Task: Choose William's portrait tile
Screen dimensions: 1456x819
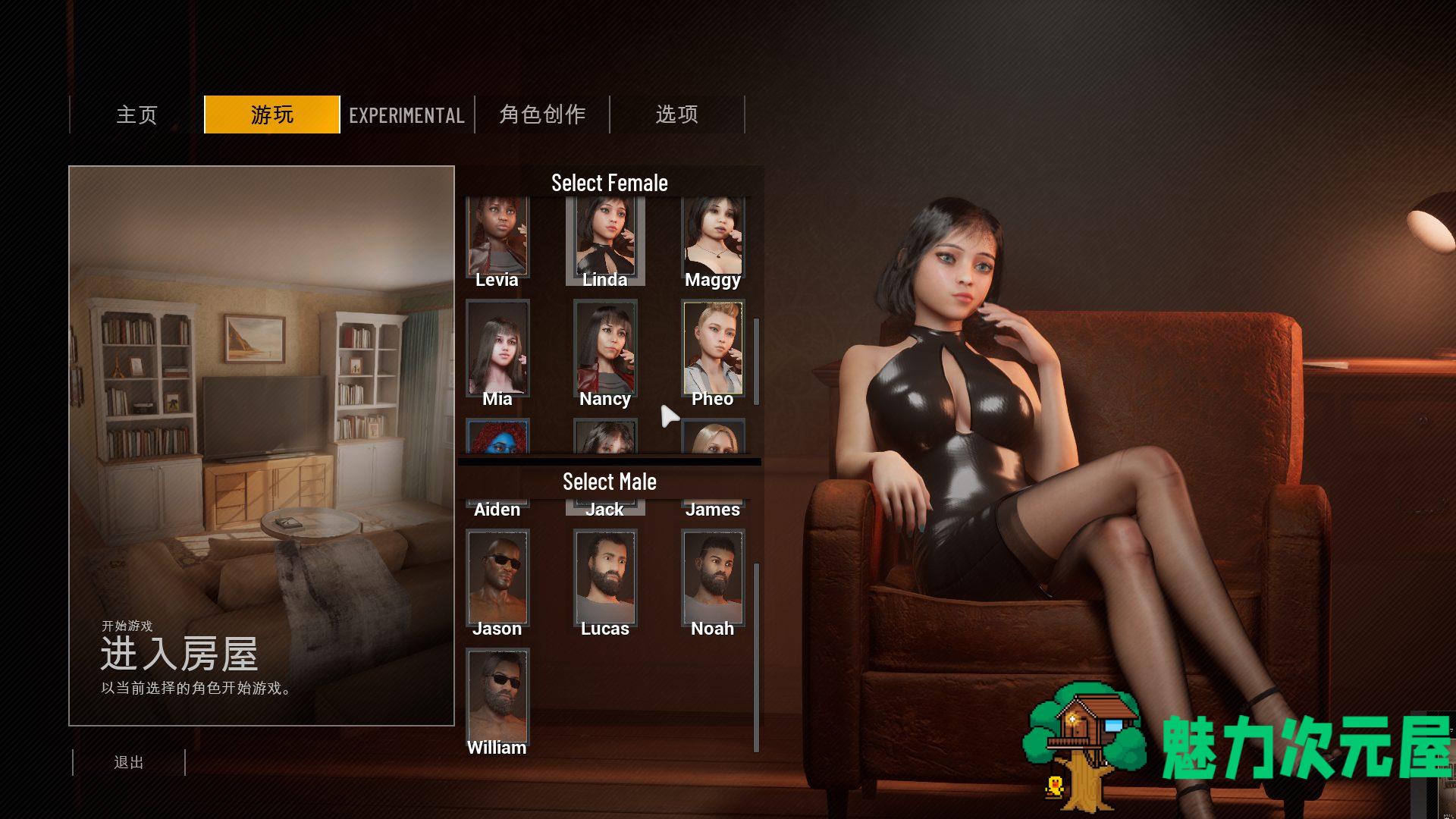Action: click(x=497, y=699)
